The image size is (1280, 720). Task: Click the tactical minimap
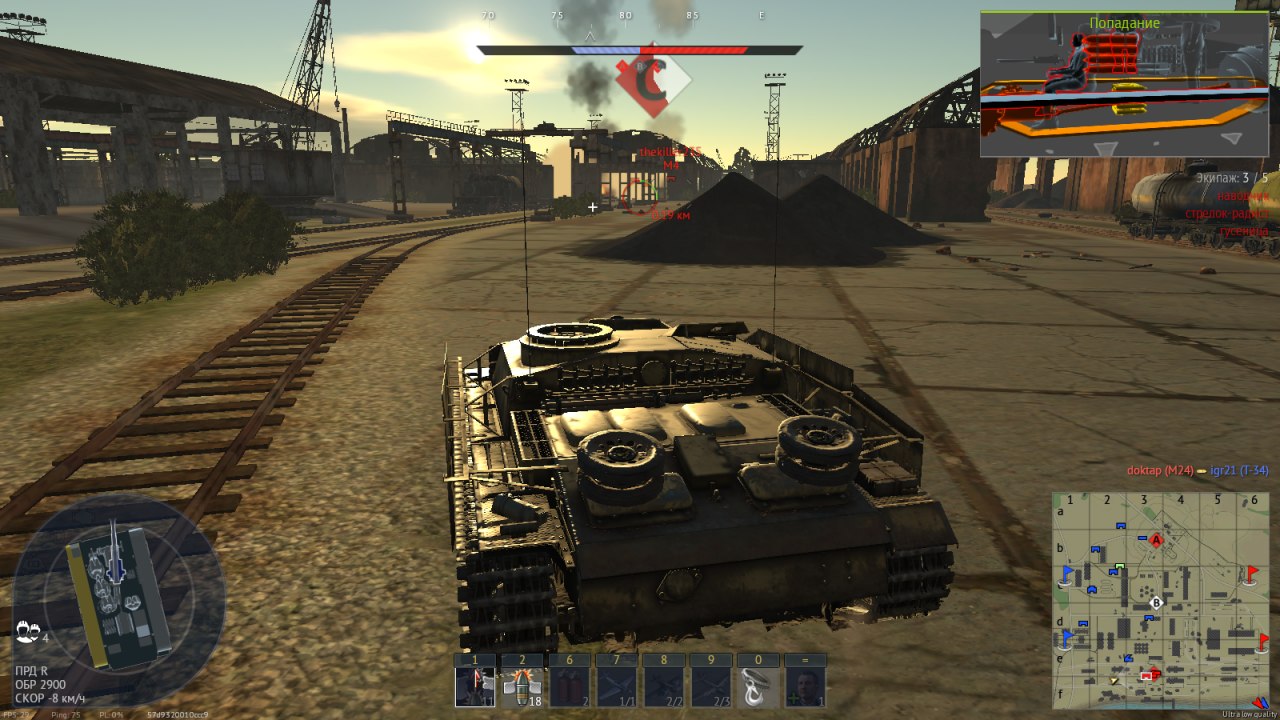[1159, 599]
